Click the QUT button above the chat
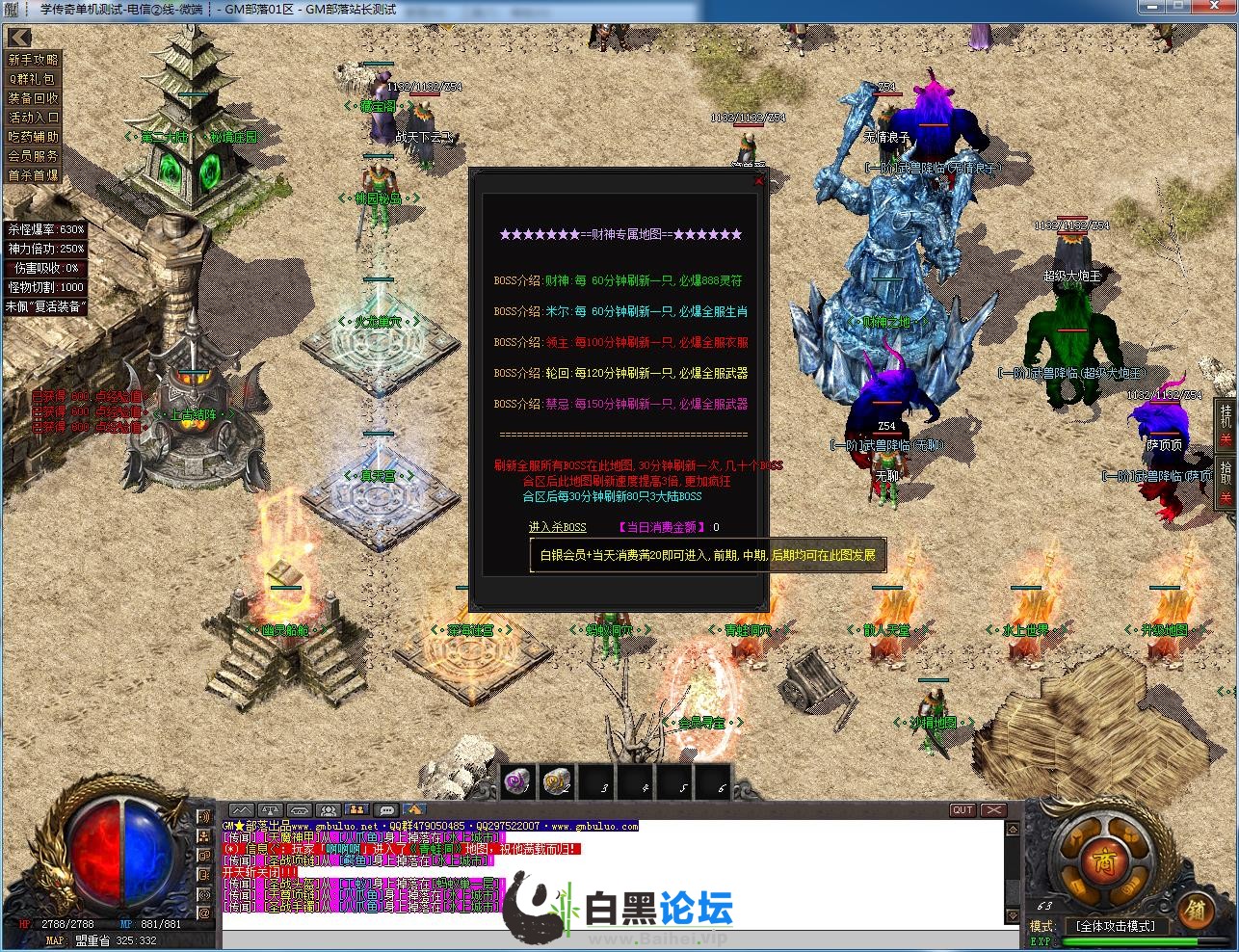 pyautogui.click(x=962, y=810)
